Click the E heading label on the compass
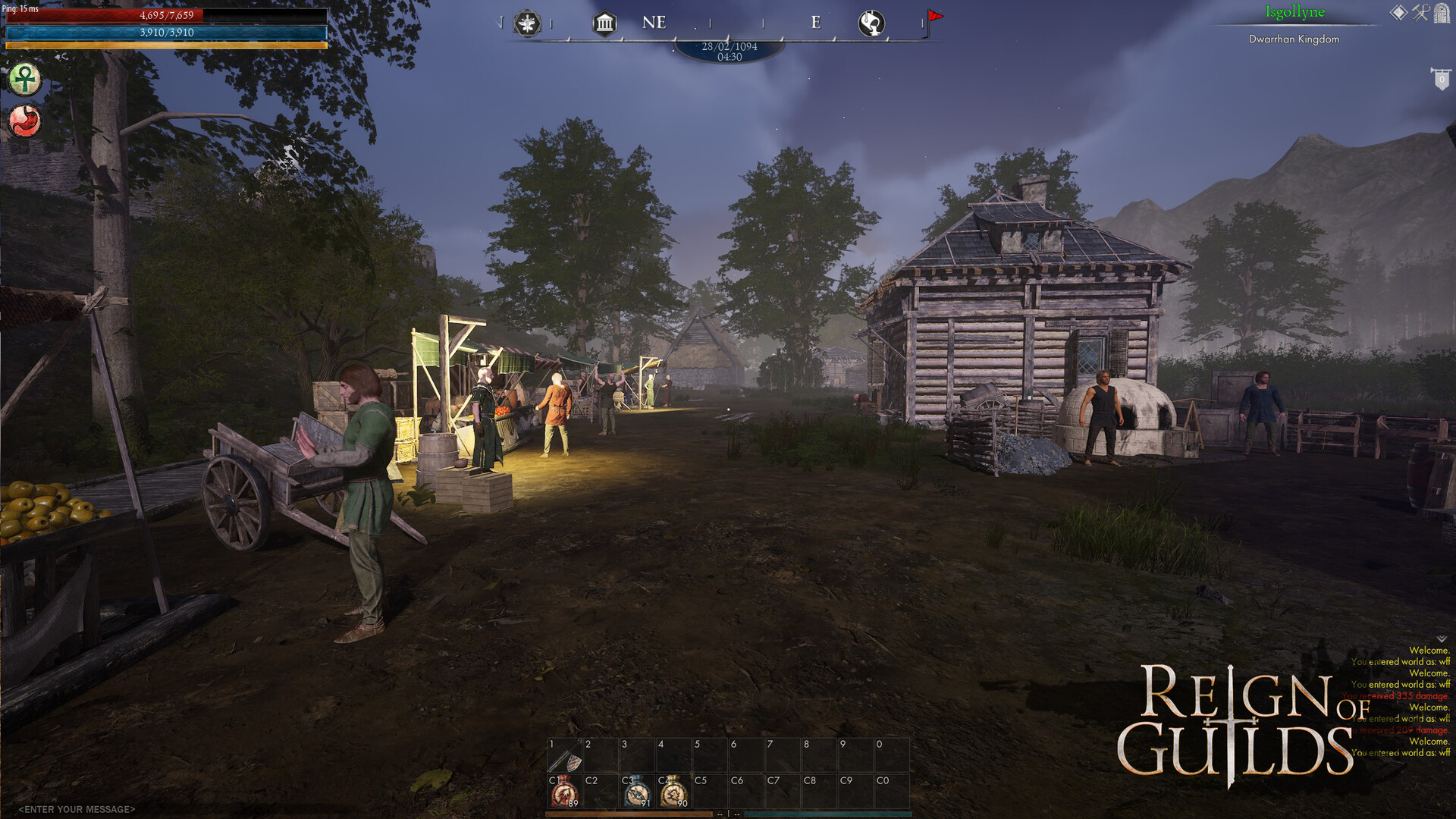This screenshot has height=819, width=1456. [817, 23]
